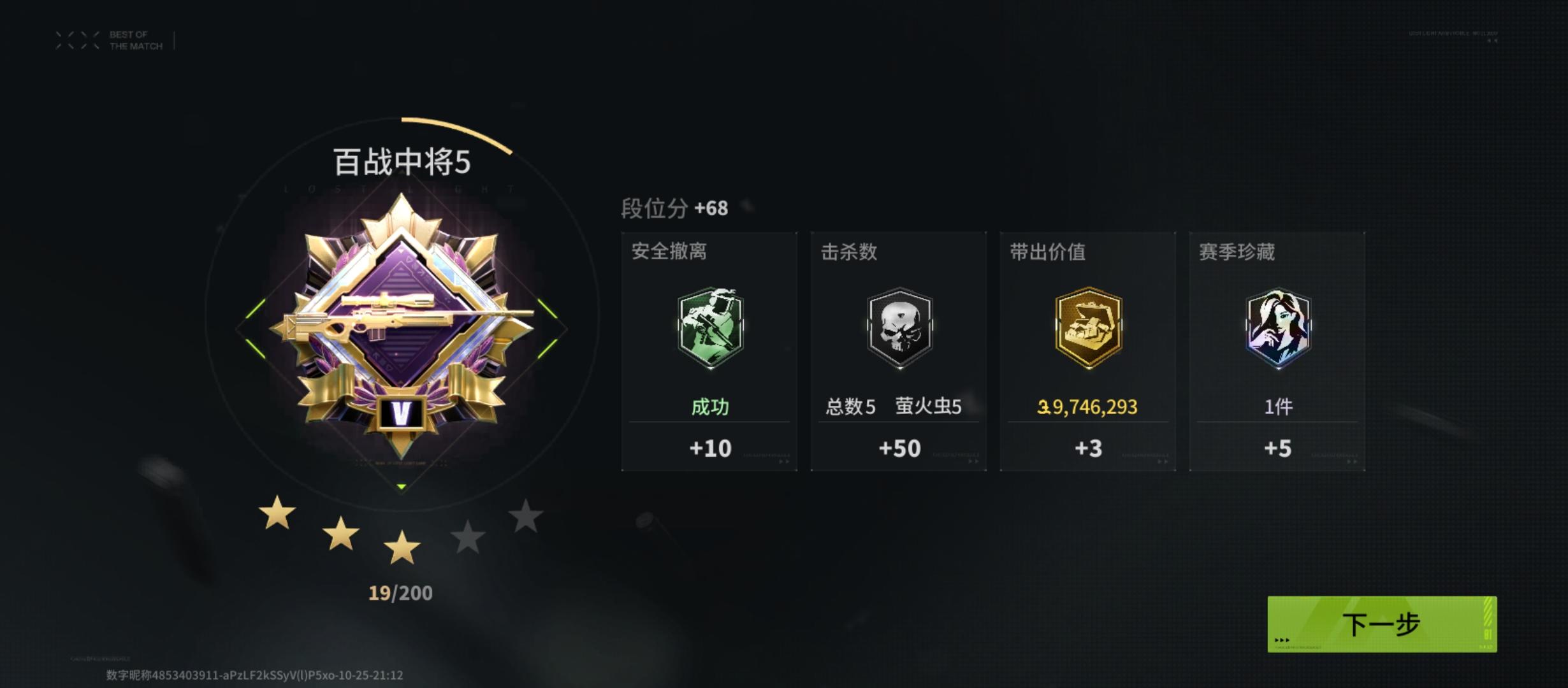Click the 19/200 rank progress indicator

(401, 593)
